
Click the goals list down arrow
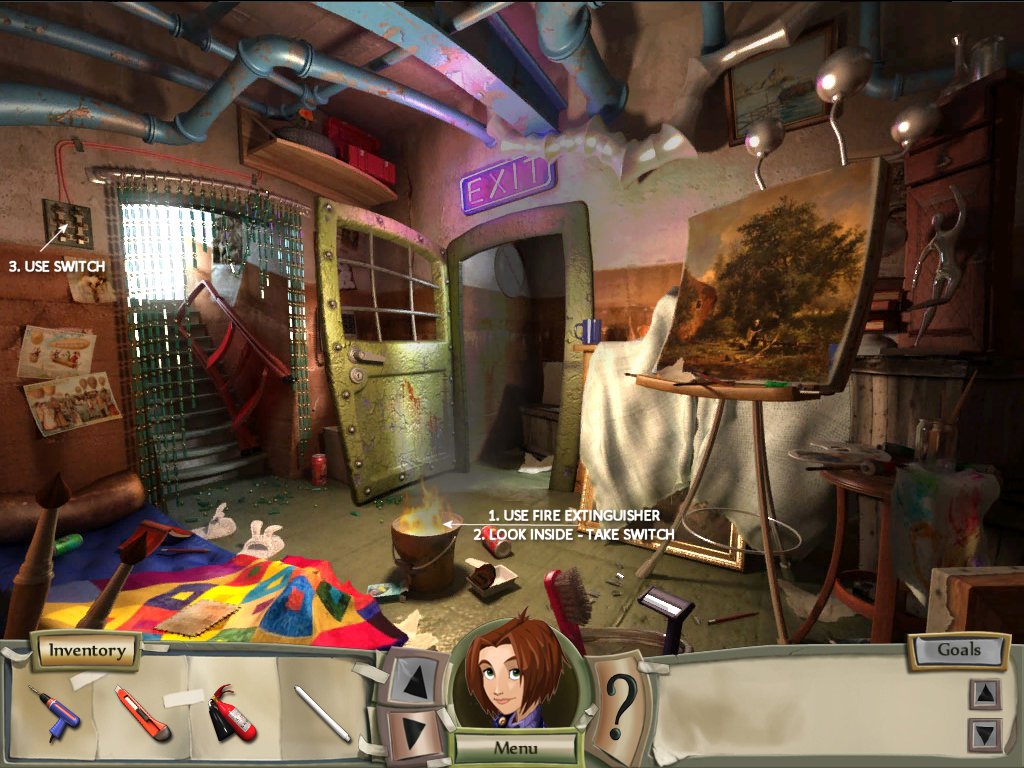tap(984, 735)
